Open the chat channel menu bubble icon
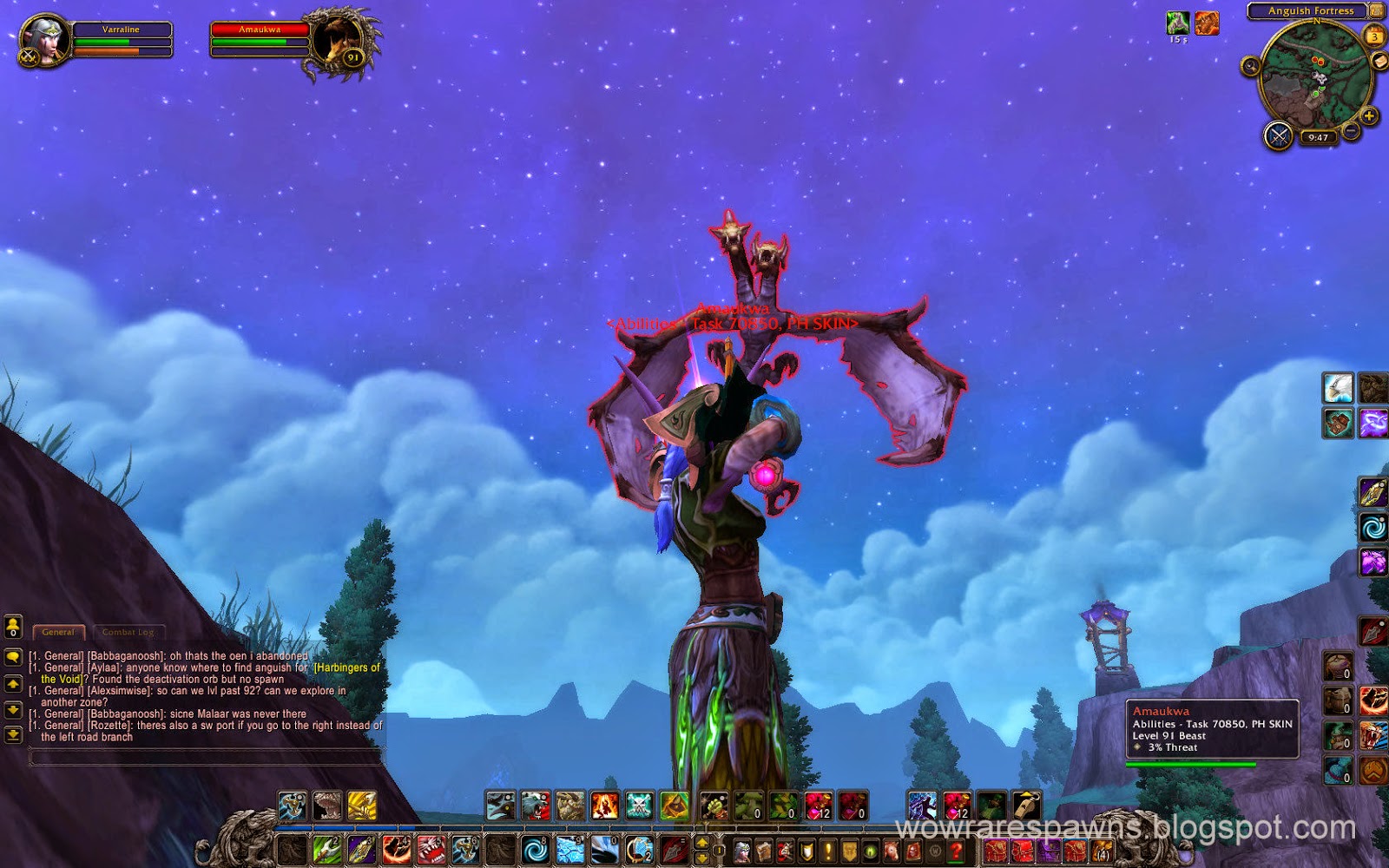The width and height of the screenshot is (1389, 868). tap(12, 657)
